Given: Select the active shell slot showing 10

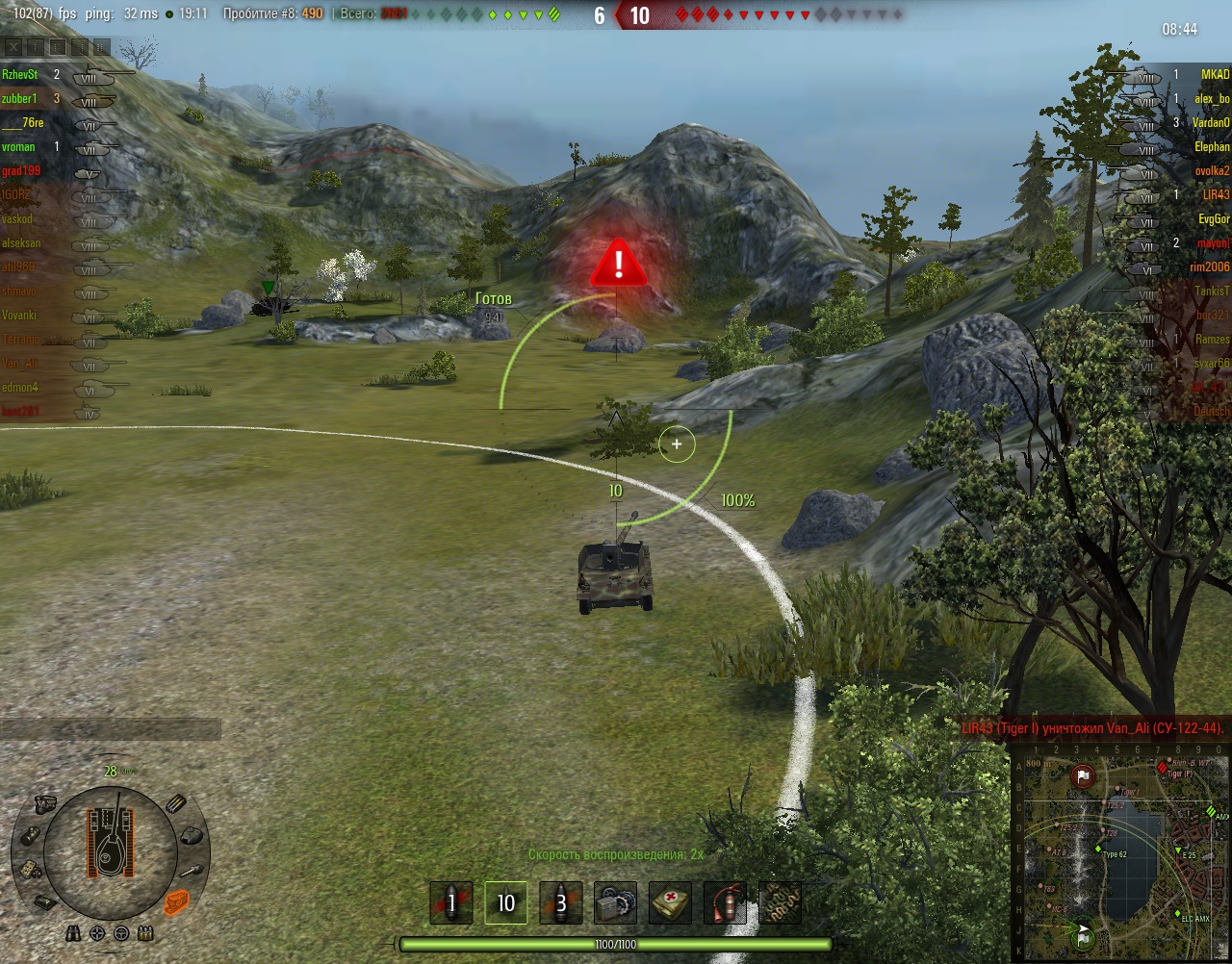Looking at the screenshot, I should pos(505,903).
